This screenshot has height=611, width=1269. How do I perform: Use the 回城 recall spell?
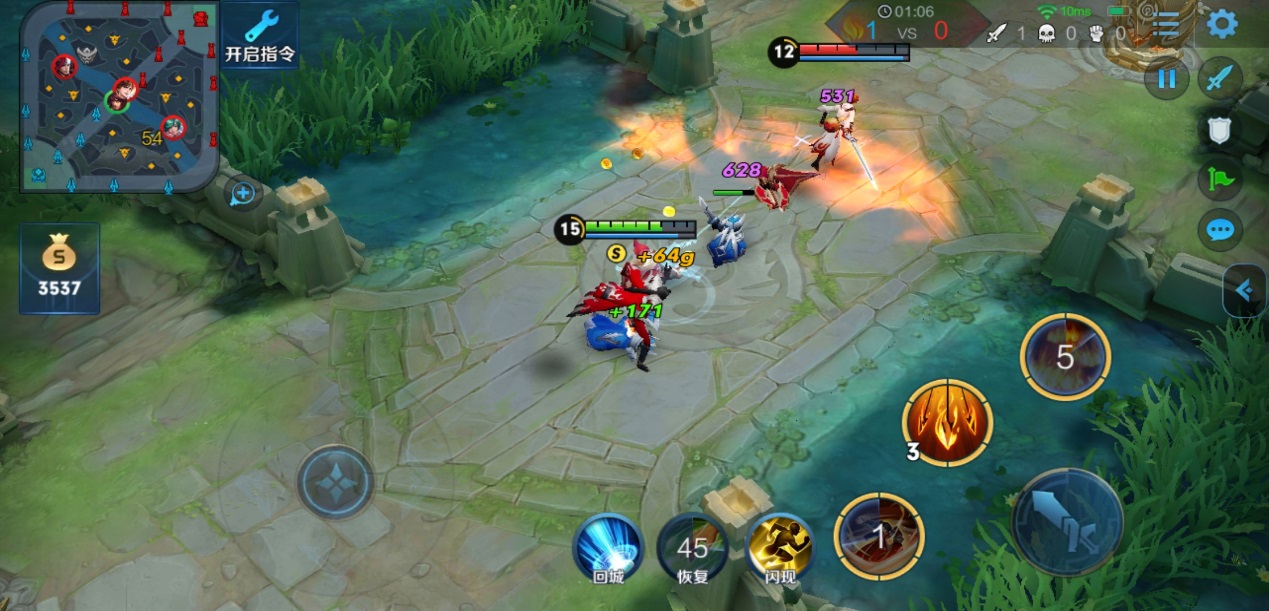[x=609, y=546]
